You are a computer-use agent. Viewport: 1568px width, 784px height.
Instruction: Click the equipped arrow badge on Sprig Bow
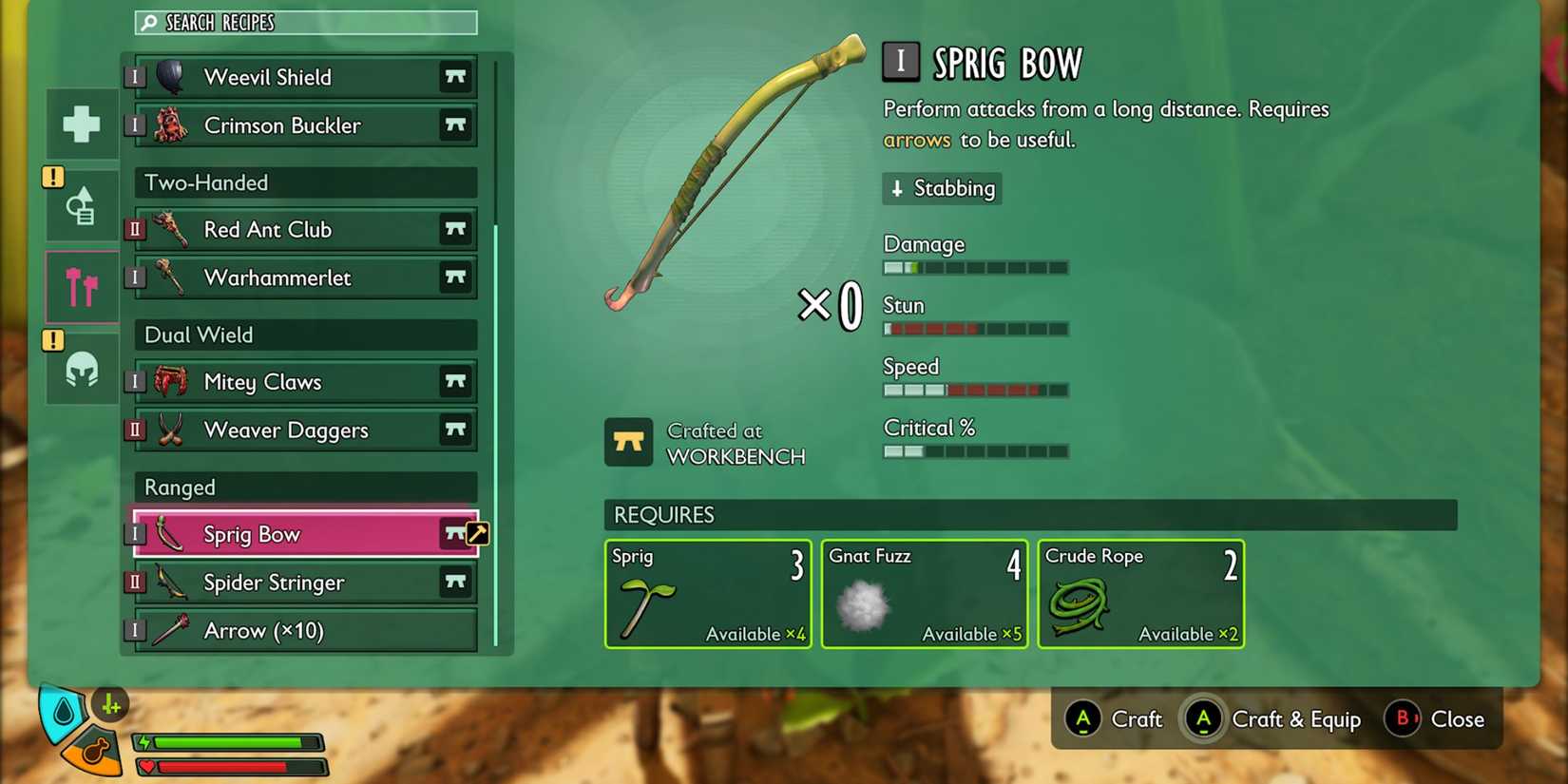point(475,533)
